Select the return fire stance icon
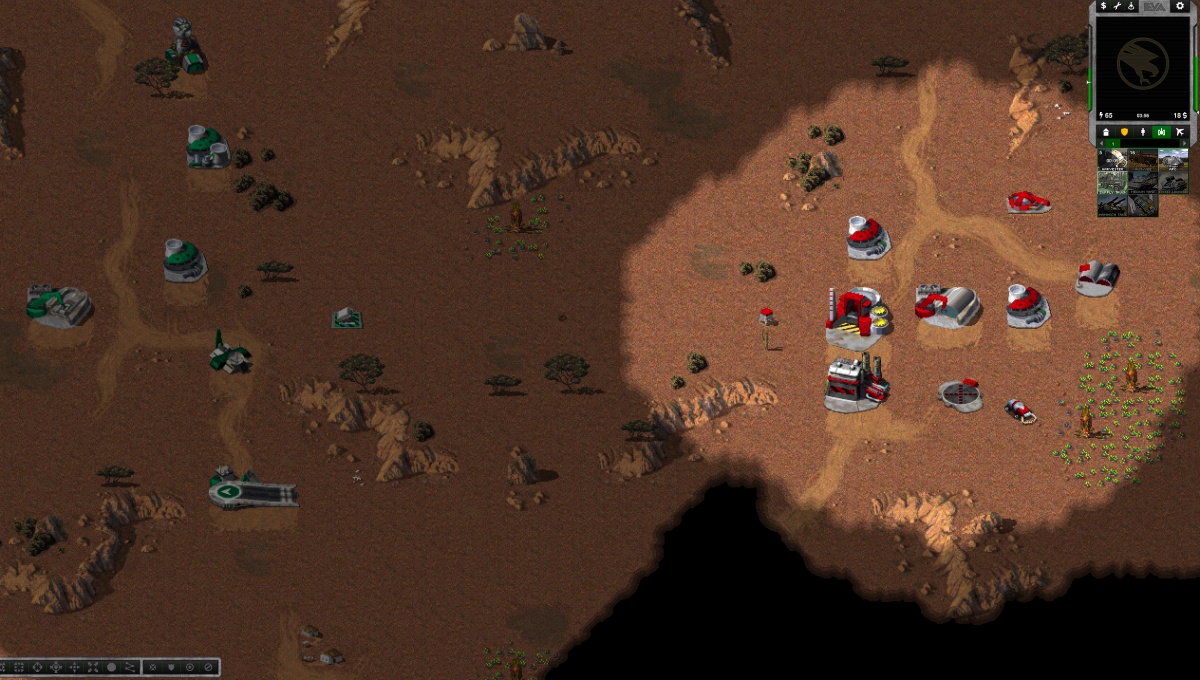The width and height of the screenshot is (1200, 680). (189, 667)
